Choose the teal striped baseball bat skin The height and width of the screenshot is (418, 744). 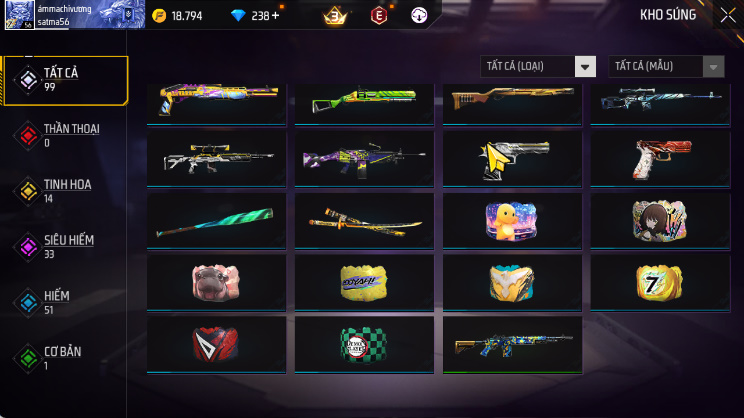[216, 220]
